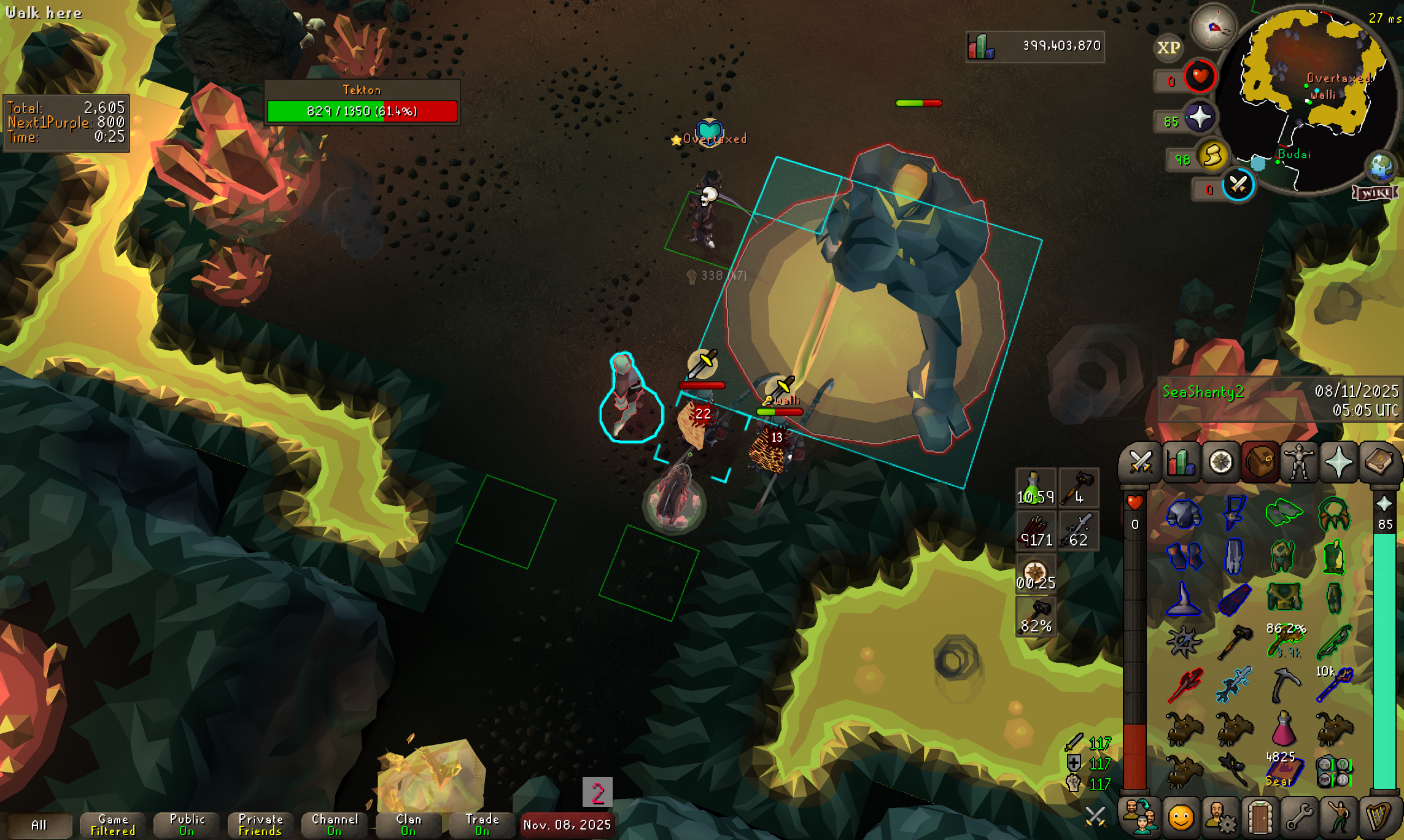Toggle the XP tracker button
Viewport: 1404px width, 840px height.
(x=1168, y=48)
